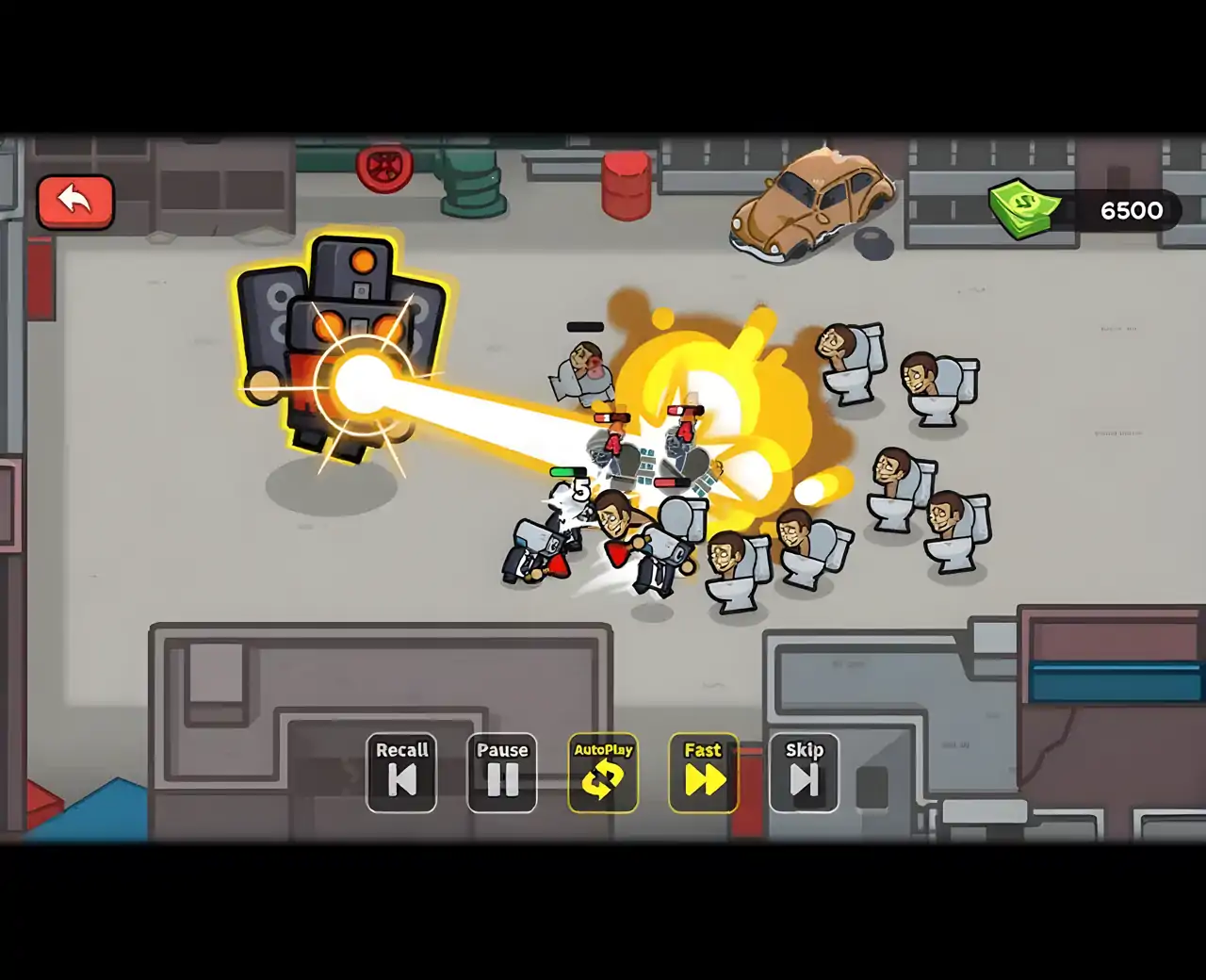This screenshot has height=980, width=1206.
Task: Skip the current battle
Action: click(x=805, y=773)
